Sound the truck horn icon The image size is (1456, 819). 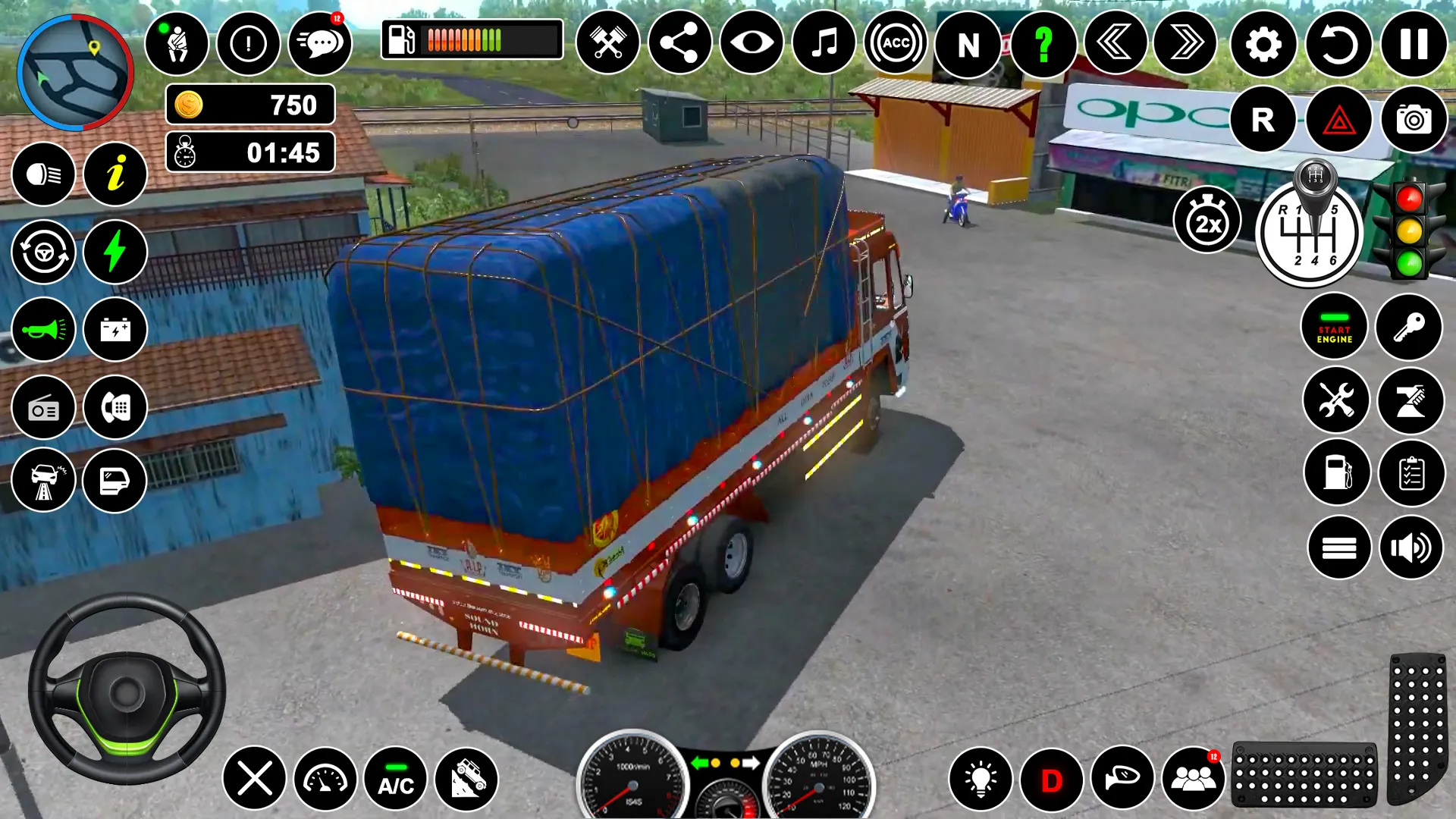[x=43, y=329]
